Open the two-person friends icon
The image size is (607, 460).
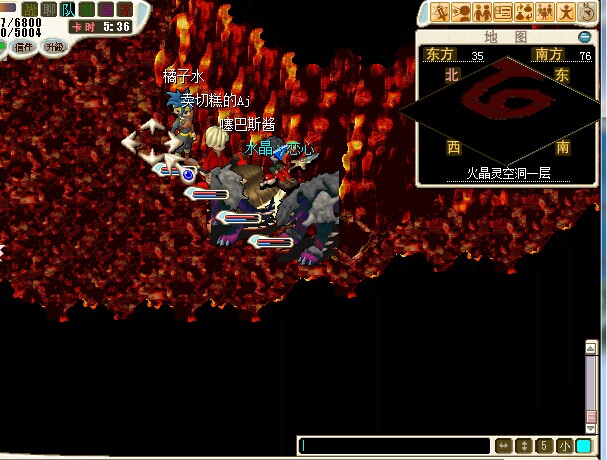482,12
